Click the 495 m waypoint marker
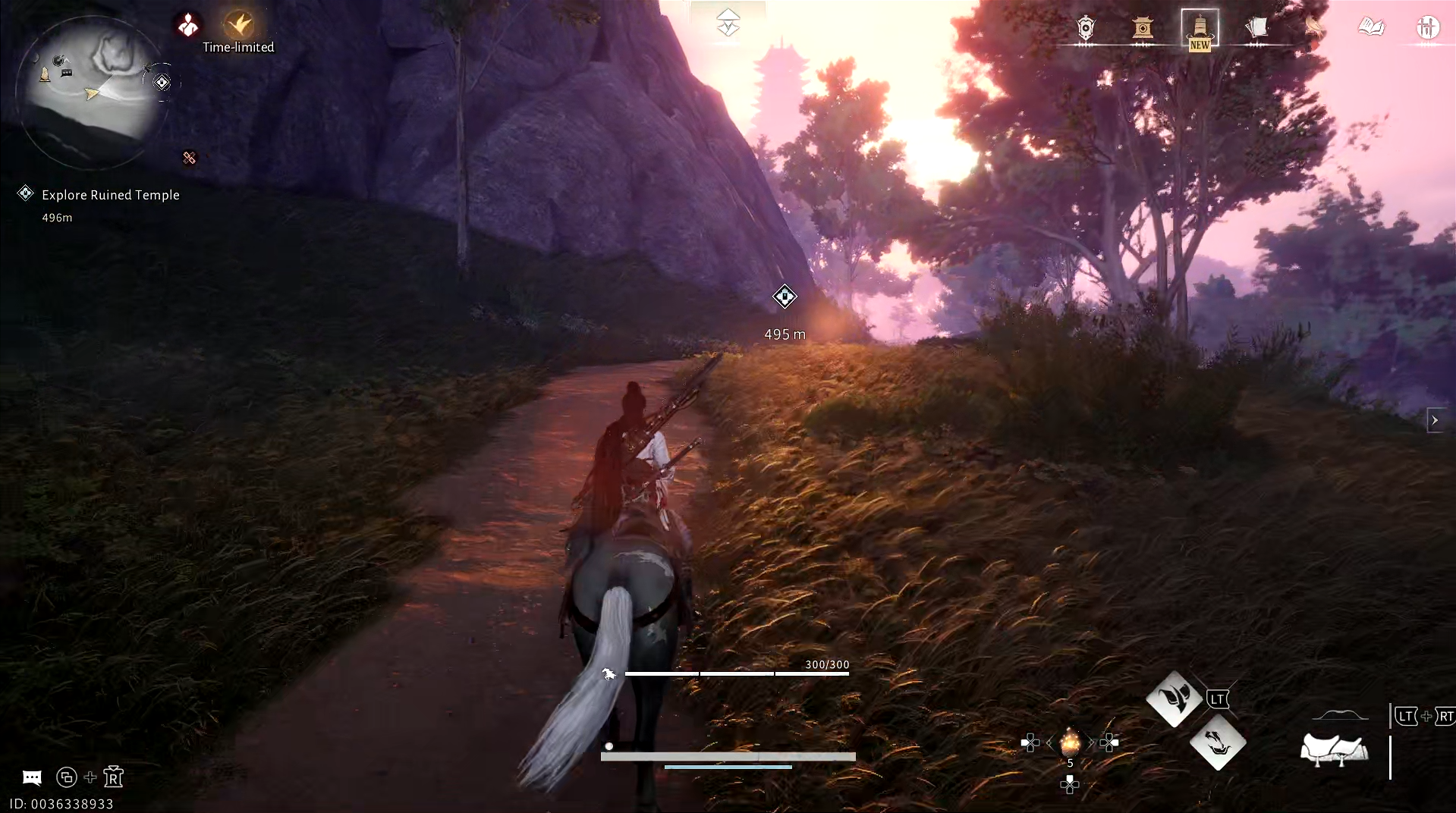This screenshot has height=813, width=1456. coord(785,297)
